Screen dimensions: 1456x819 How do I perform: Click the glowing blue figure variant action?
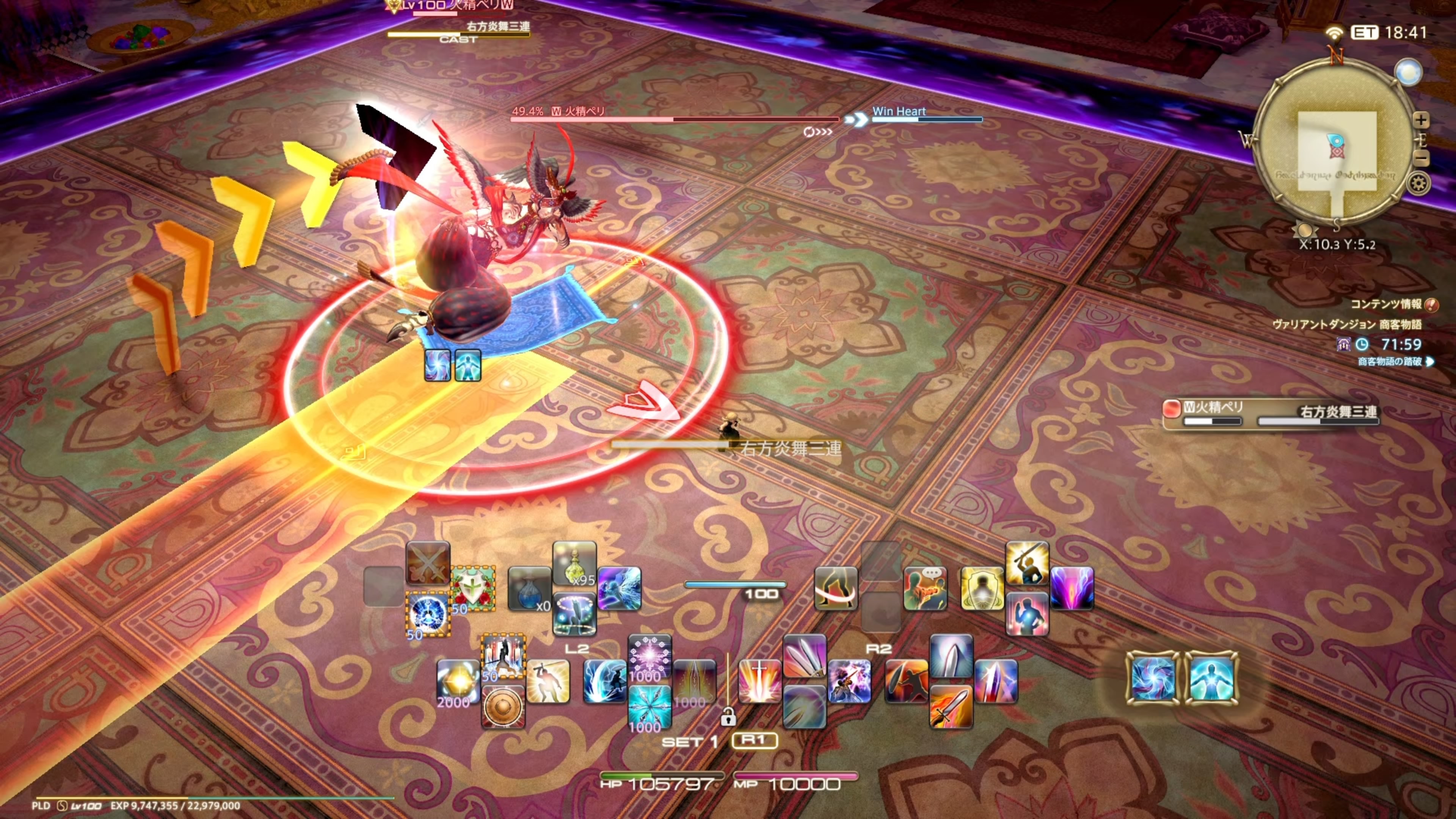click(x=1211, y=678)
